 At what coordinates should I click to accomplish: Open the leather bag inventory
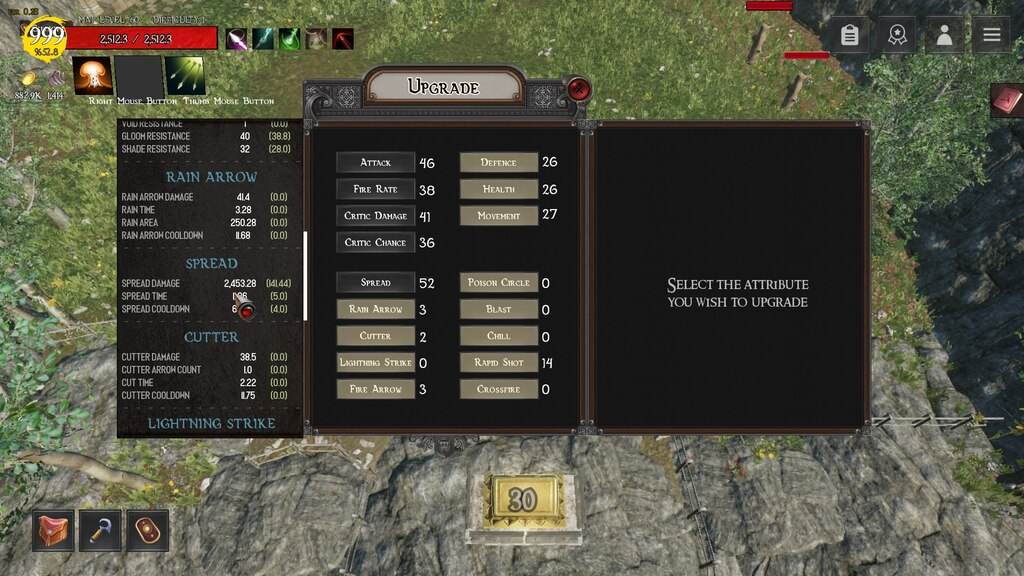(52, 530)
